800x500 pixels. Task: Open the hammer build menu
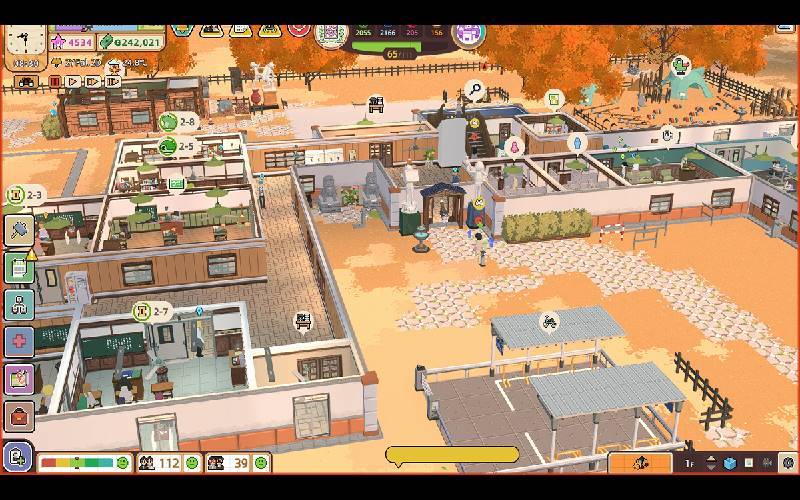pyautogui.click(x=18, y=230)
